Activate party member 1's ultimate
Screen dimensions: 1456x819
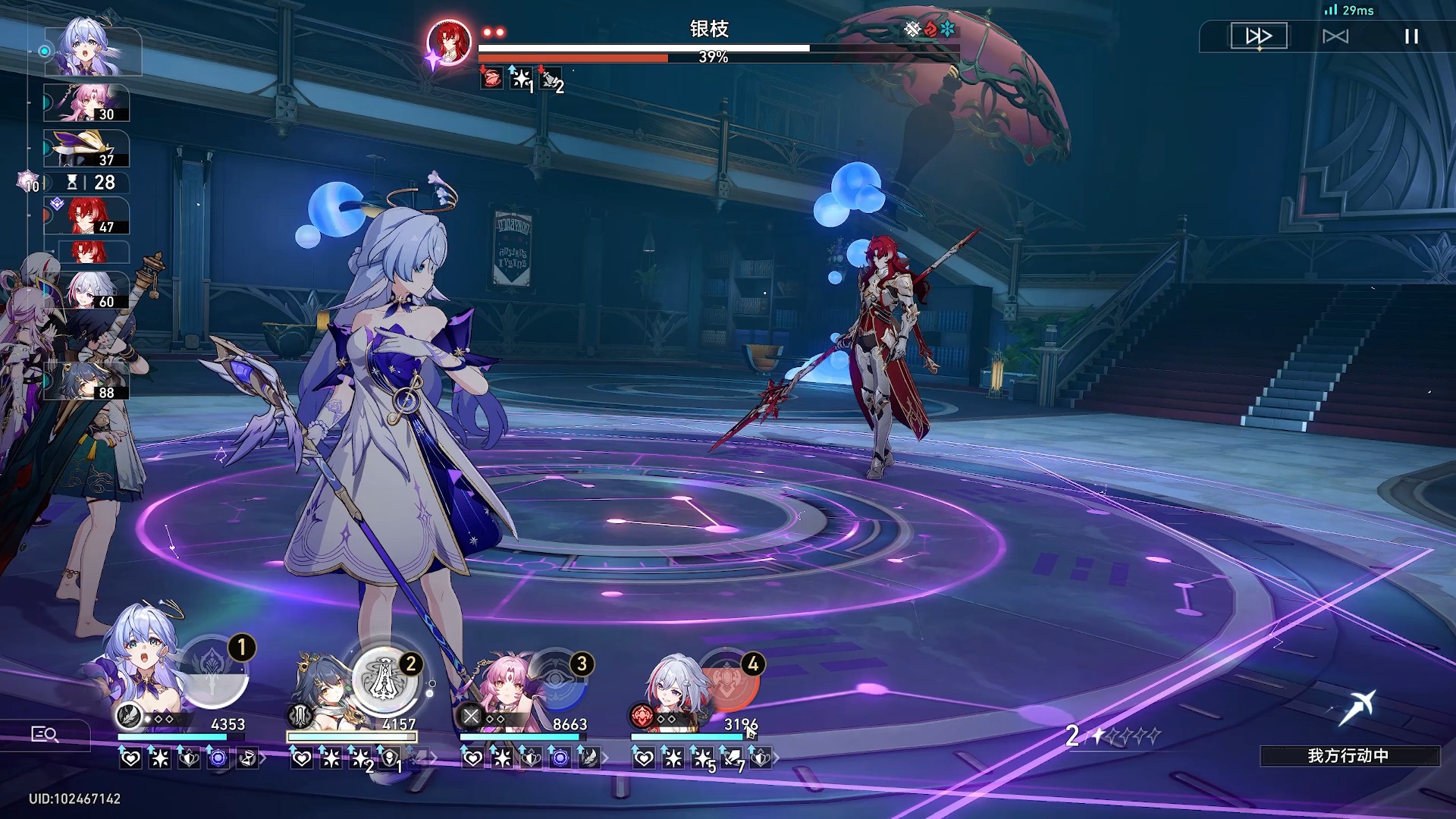[x=214, y=673]
